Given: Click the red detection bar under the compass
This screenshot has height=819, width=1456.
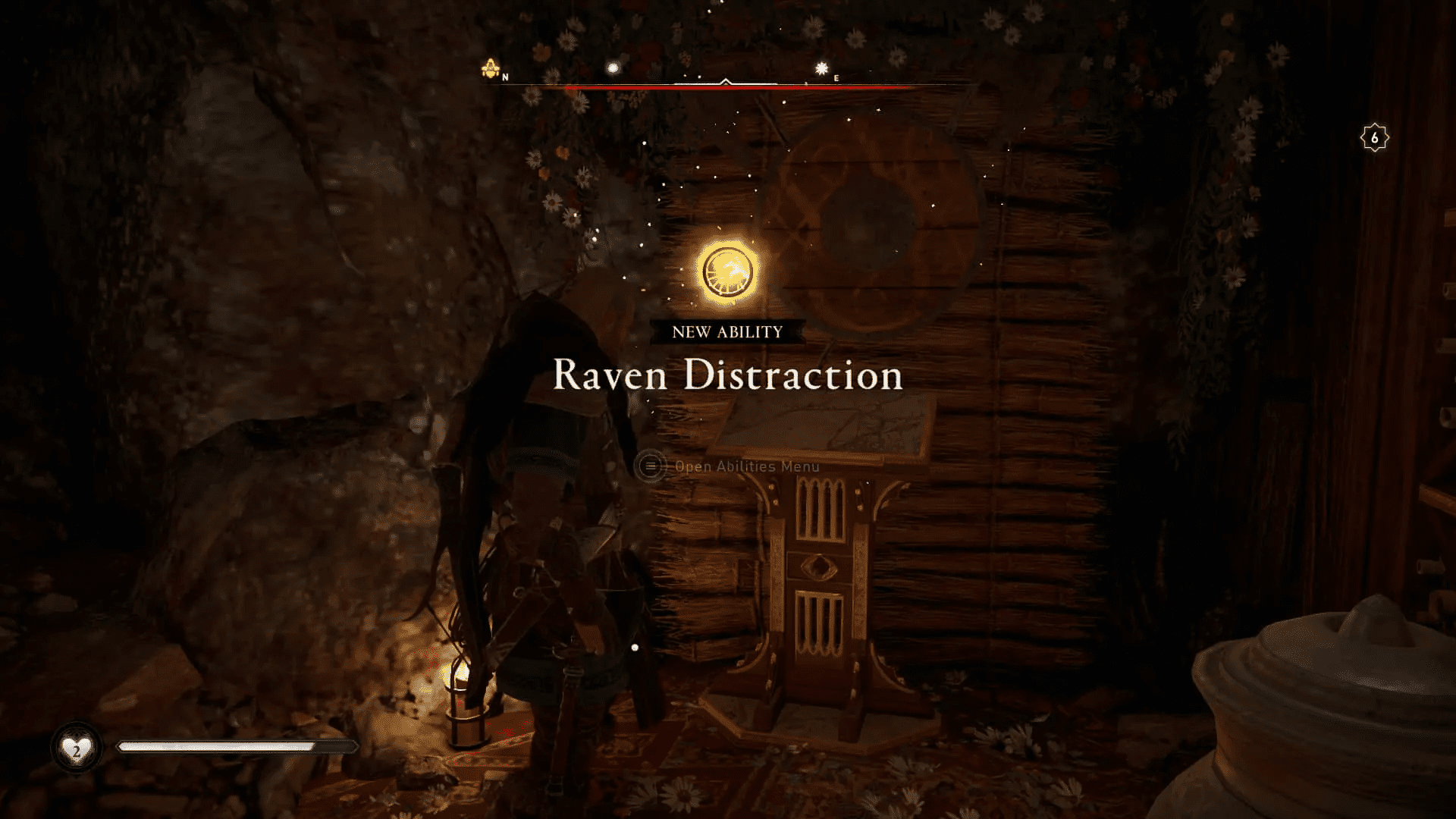Looking at the screenshot, I should [x=728, y=88].
